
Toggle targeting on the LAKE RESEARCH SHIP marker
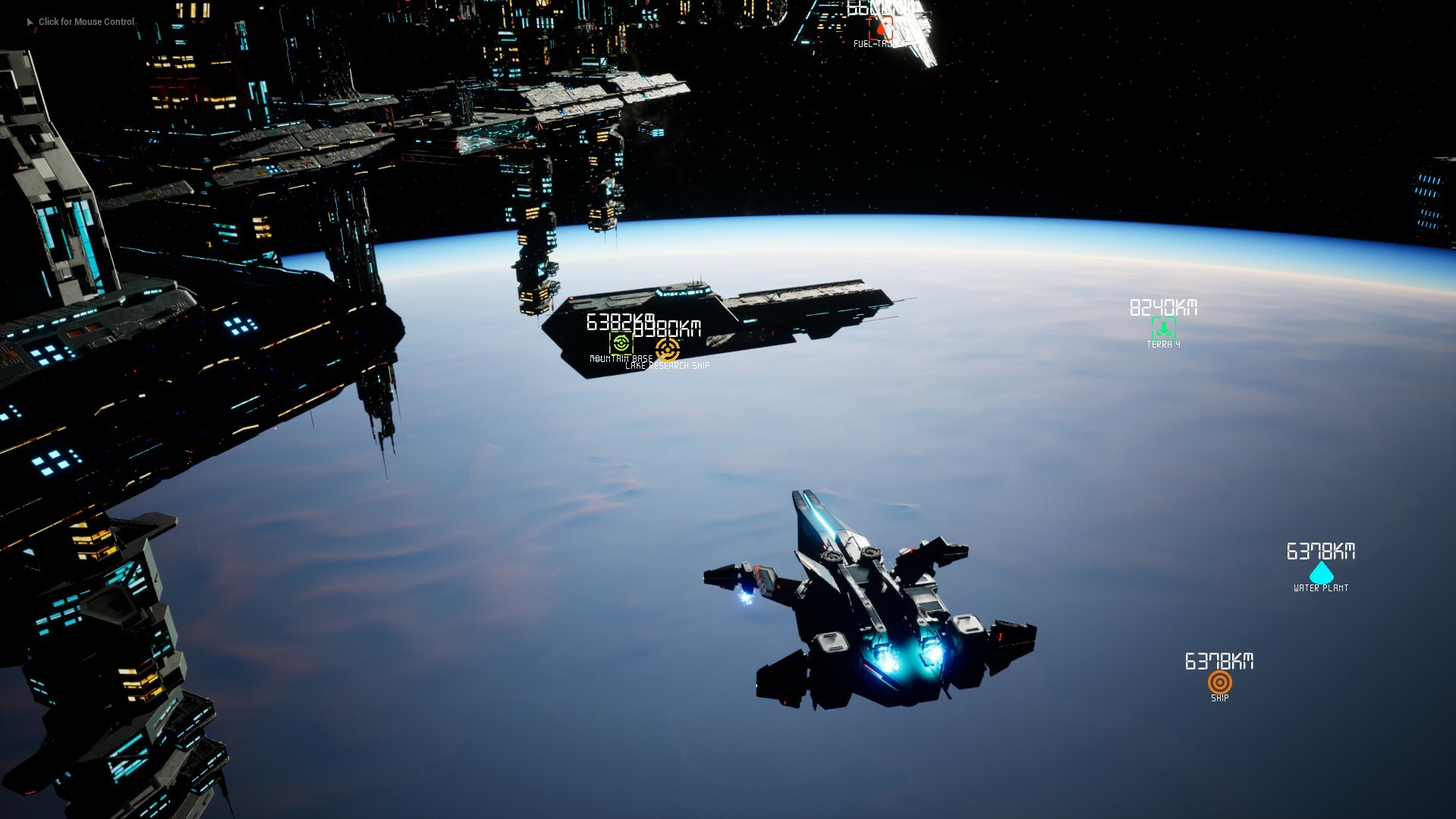pos(667,351)
